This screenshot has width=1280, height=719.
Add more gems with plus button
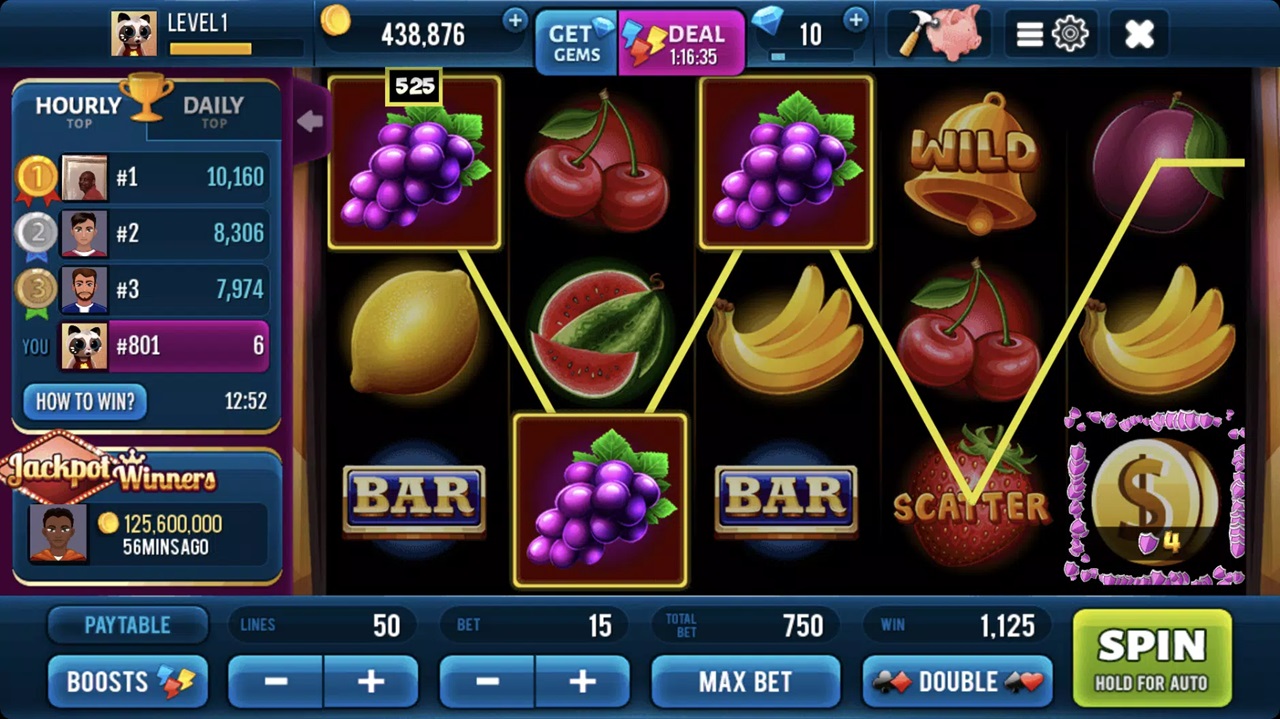click(x=855, y=20)
